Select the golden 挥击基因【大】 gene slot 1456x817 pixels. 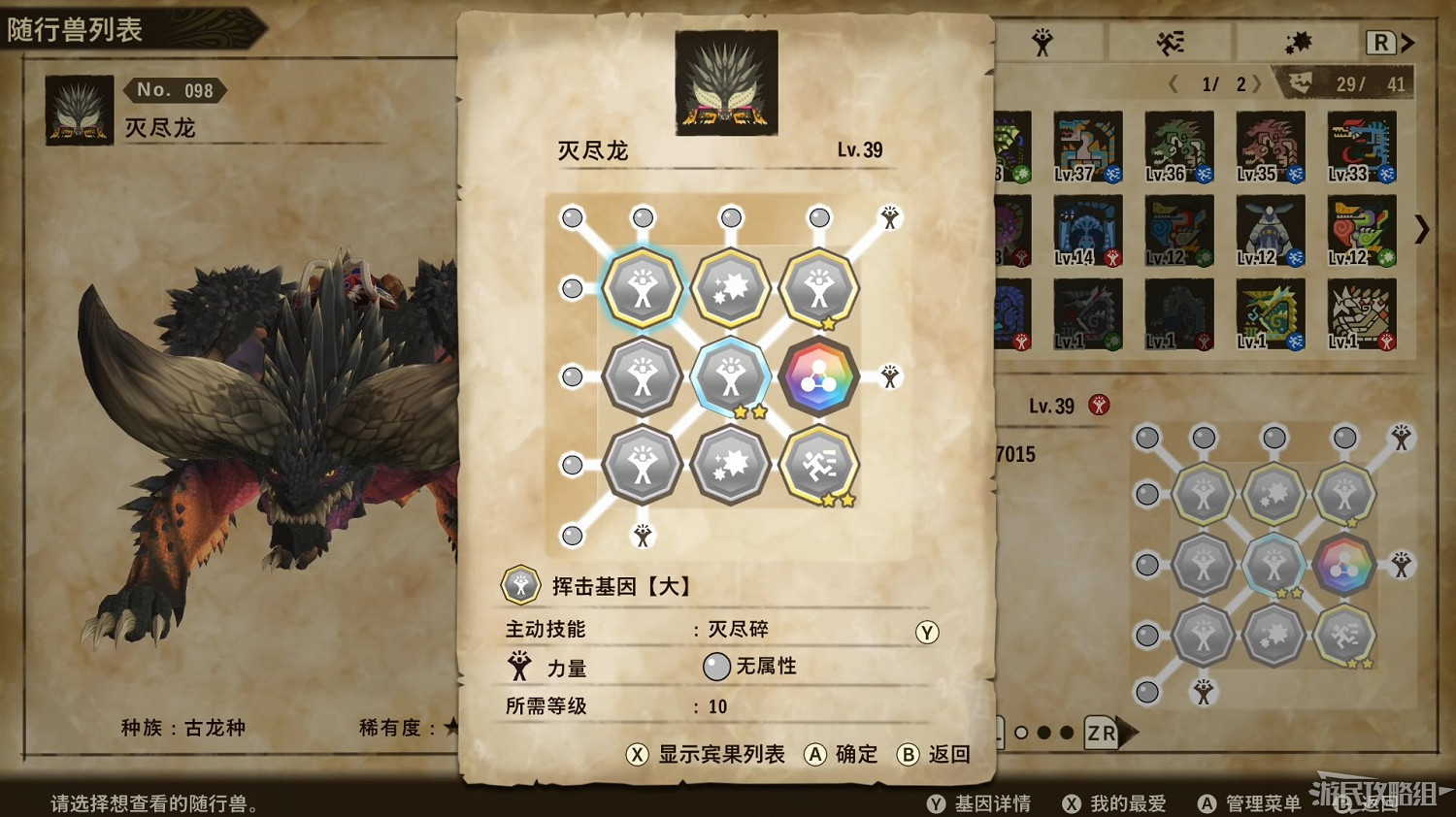pos(641,286)
